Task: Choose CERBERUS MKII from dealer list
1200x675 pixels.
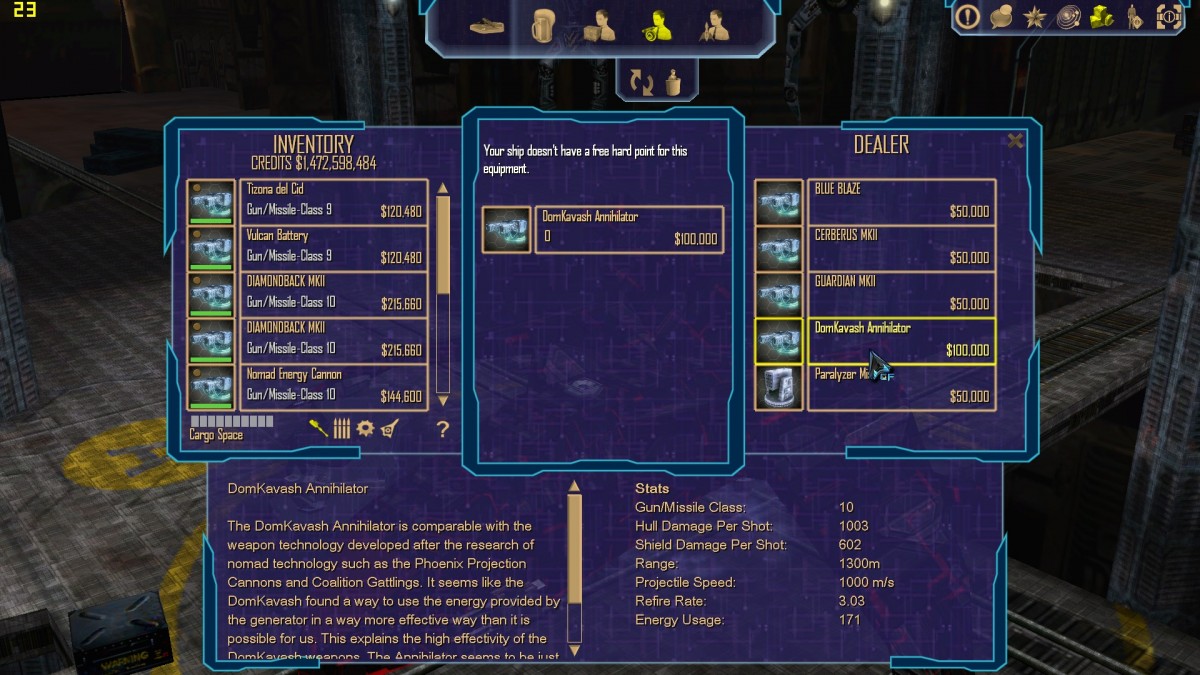Action: tap(900, 248)
